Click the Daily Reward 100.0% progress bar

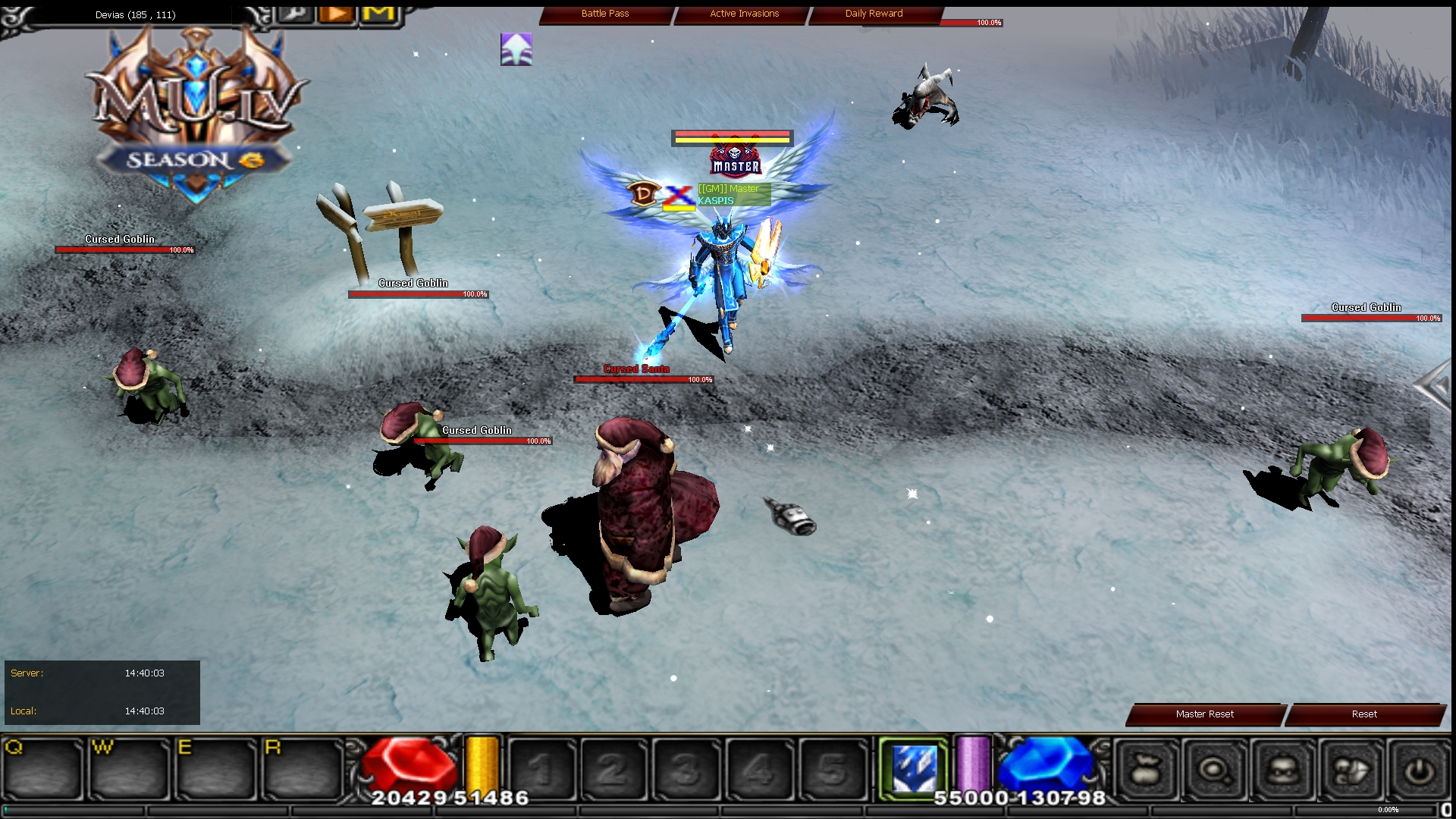pos(972,23)
